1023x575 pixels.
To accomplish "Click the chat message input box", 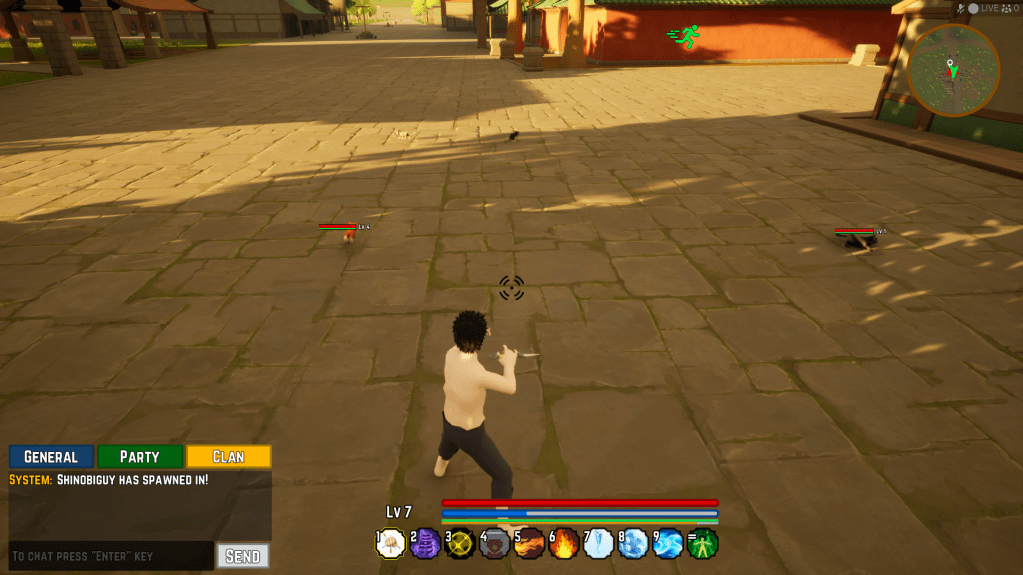I will [x=110, y=556].
